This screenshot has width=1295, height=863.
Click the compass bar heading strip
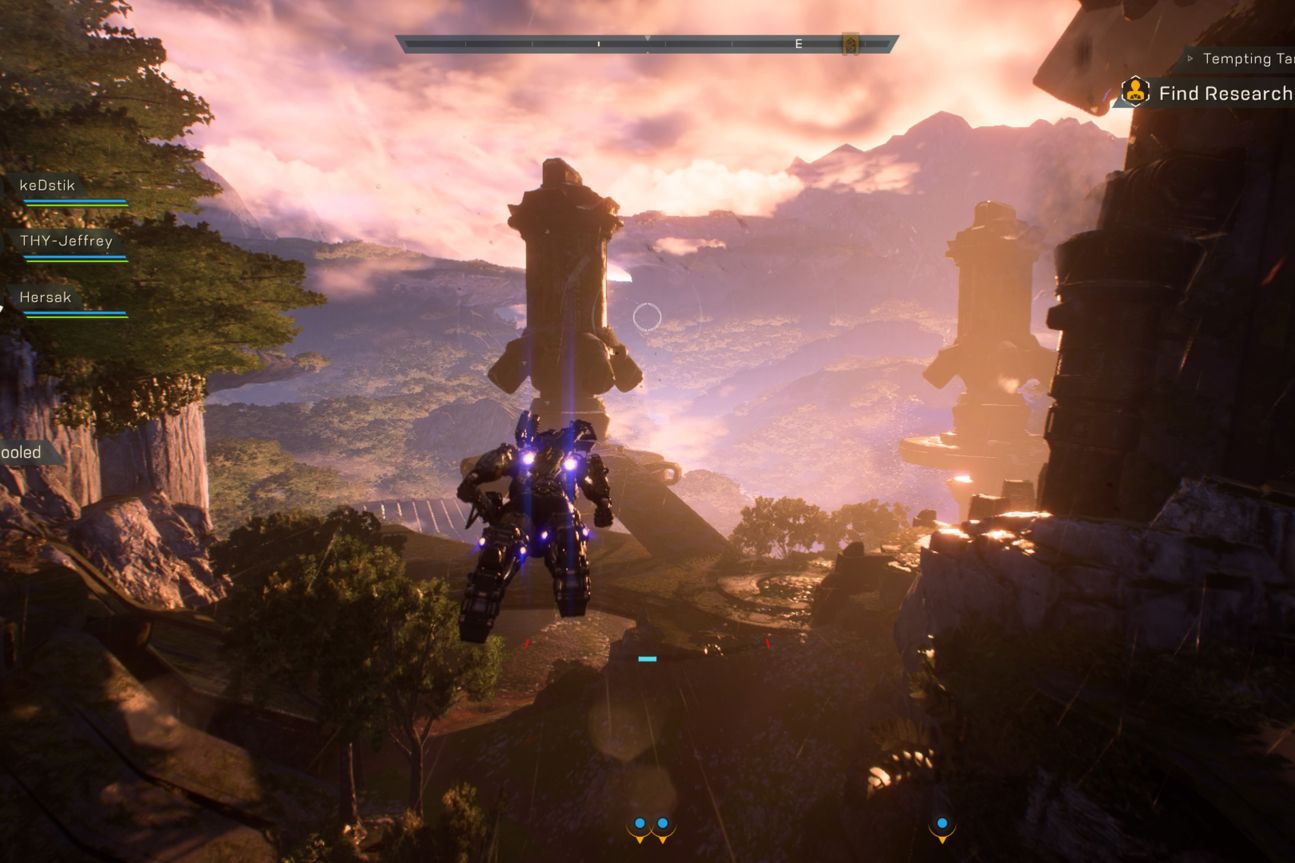click(646, 44)
